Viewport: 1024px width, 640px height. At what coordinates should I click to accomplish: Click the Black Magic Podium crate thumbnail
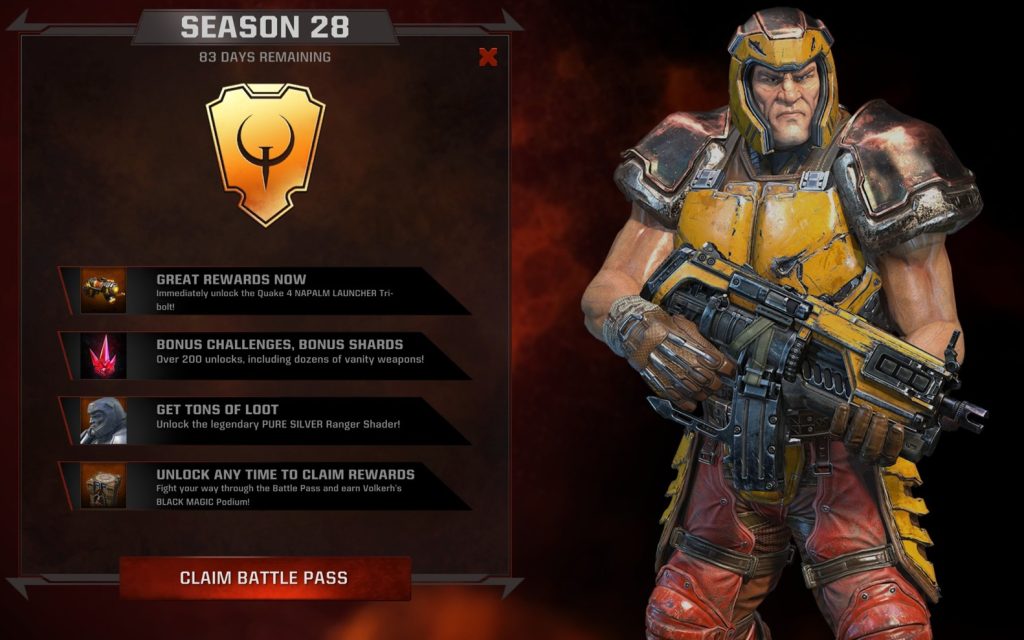[104, 485]
